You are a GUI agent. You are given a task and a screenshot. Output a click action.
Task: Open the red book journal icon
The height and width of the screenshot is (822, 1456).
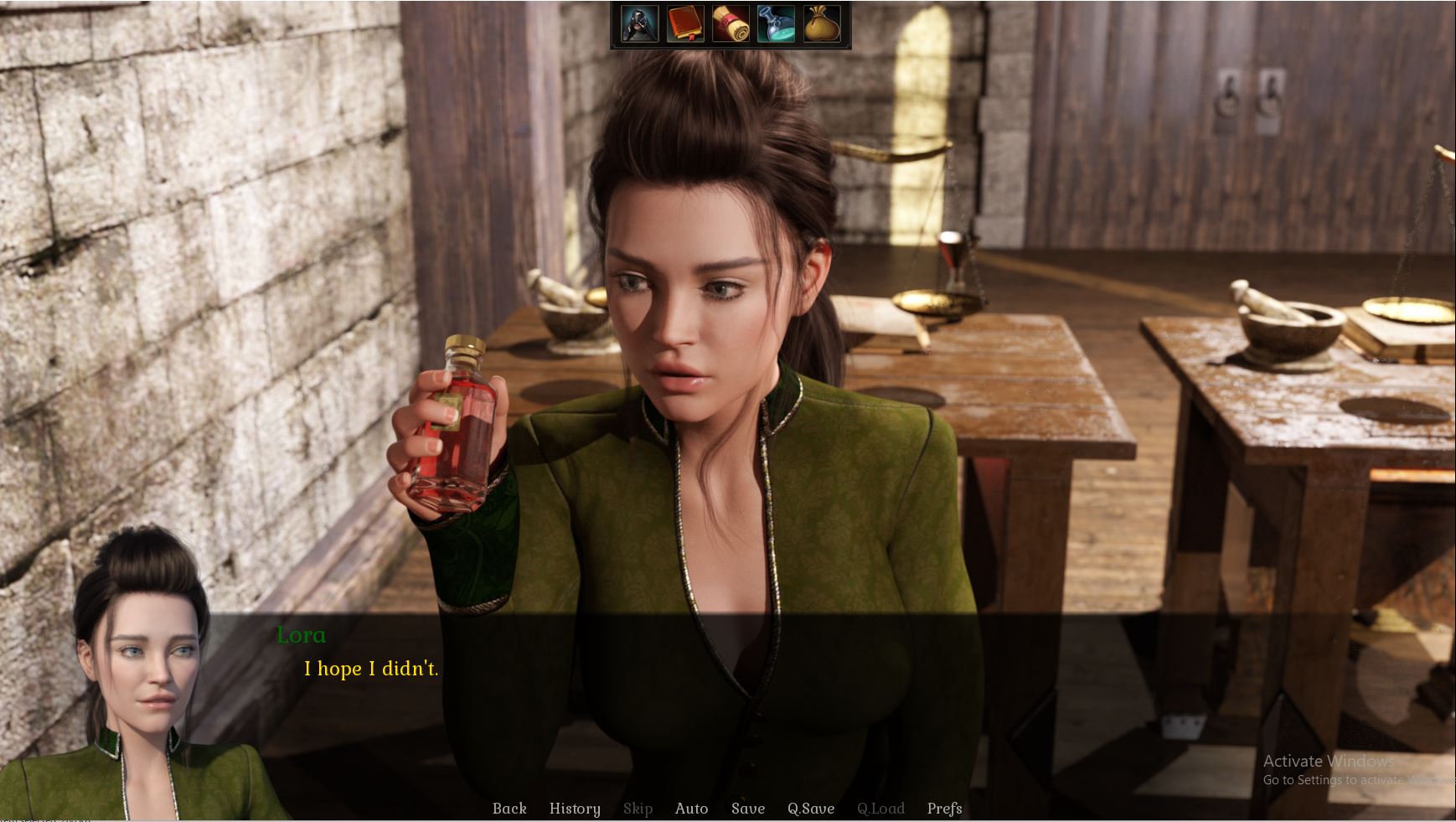(685, 23)
